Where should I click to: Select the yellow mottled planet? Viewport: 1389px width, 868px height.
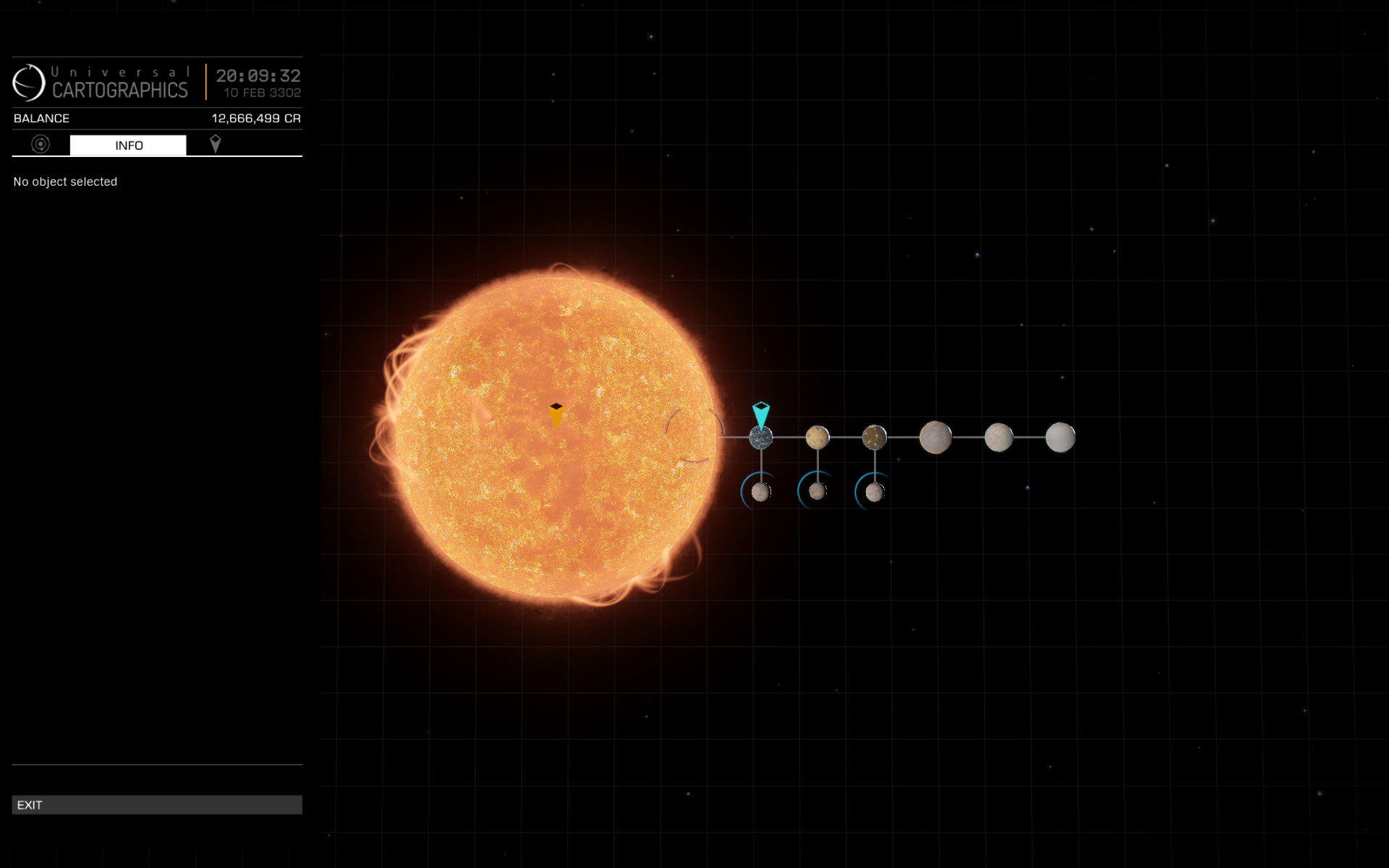click(x=817, y=438)
